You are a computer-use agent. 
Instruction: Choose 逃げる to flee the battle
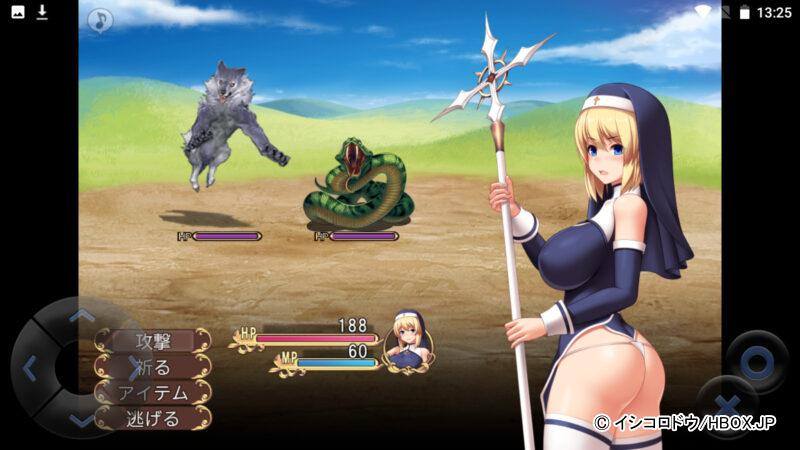(x=153, y=418)
